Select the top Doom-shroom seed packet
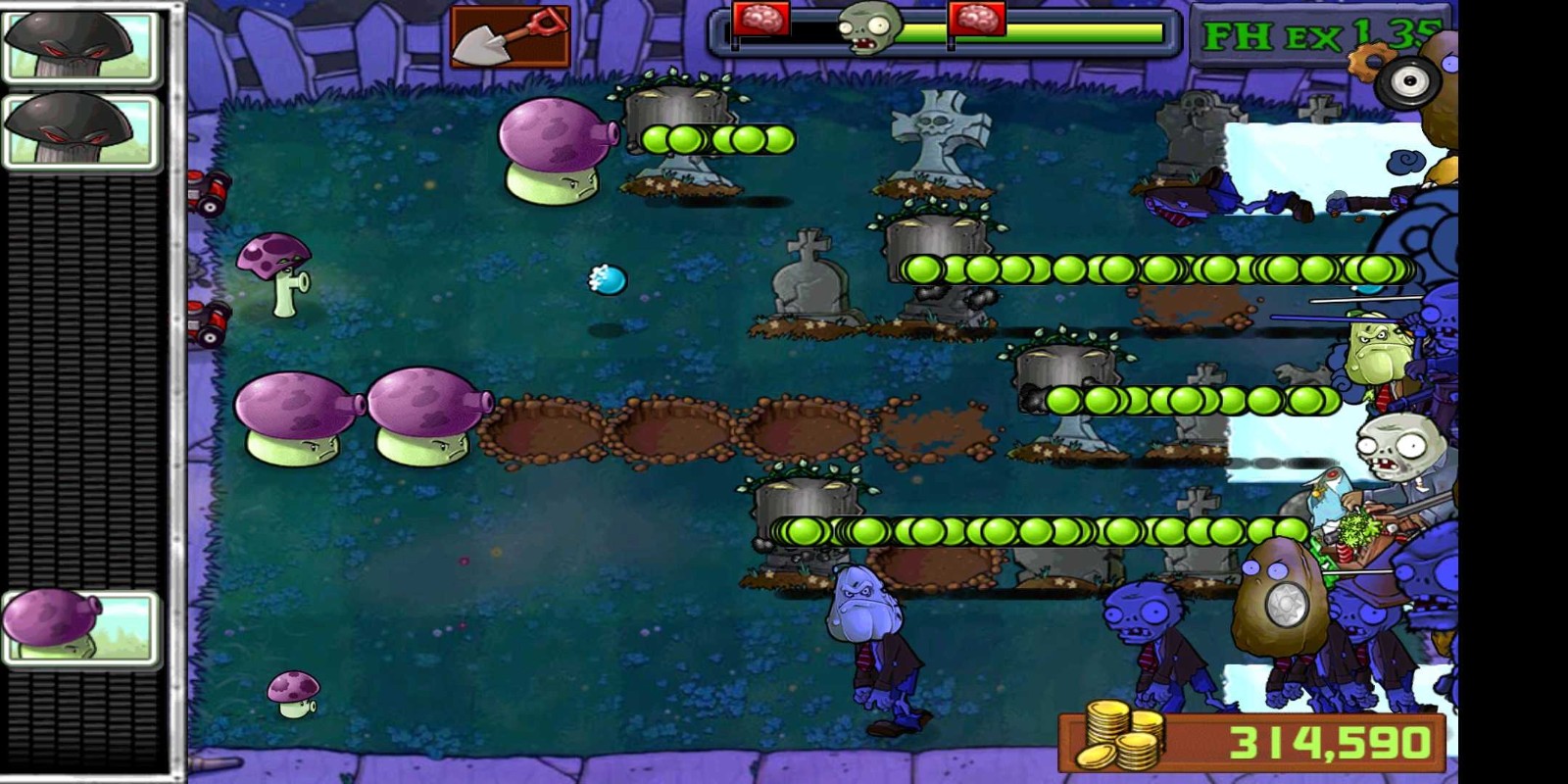The image size is (1568, 784). click(78, 44)
